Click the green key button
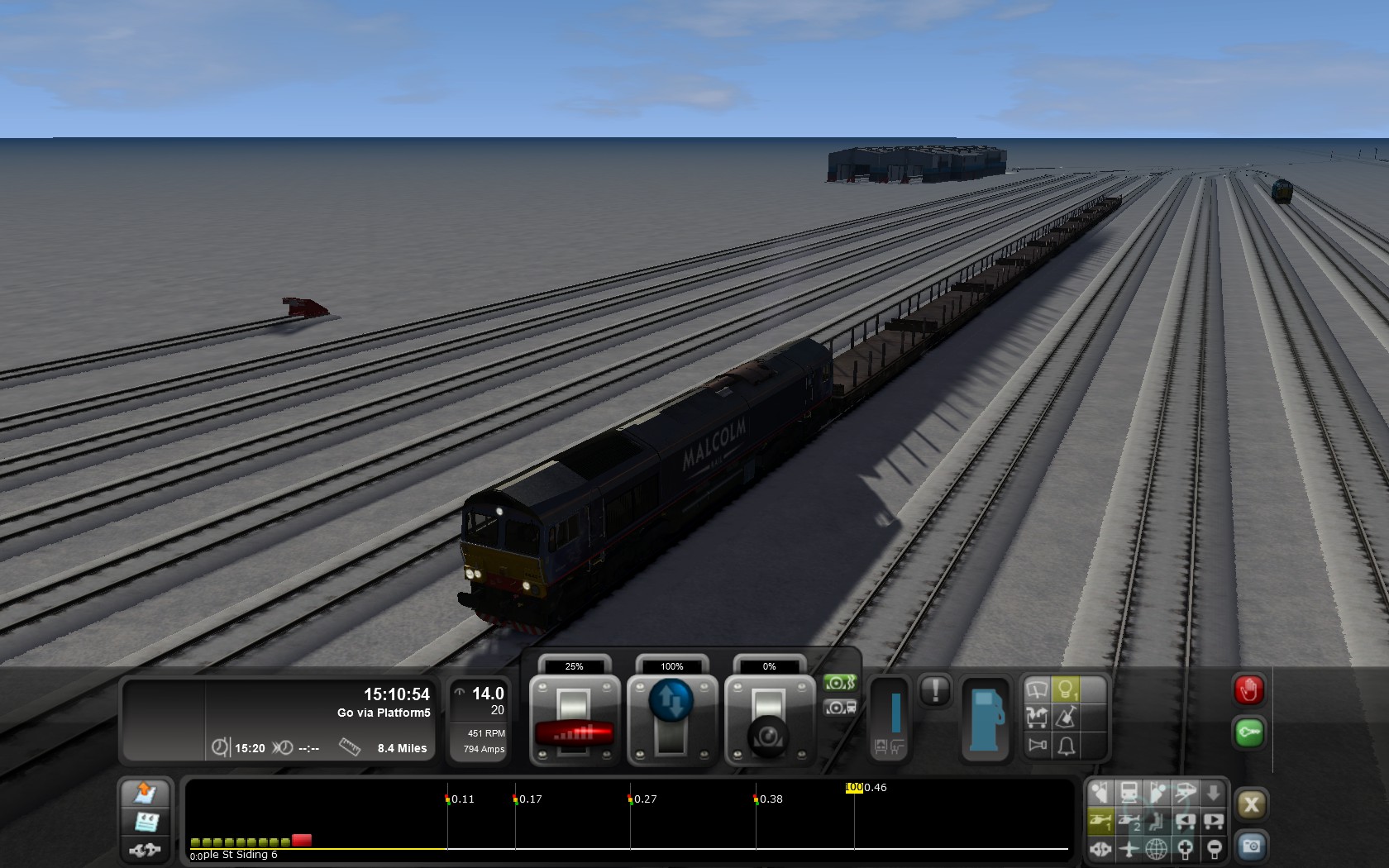 click(1248, 732)
